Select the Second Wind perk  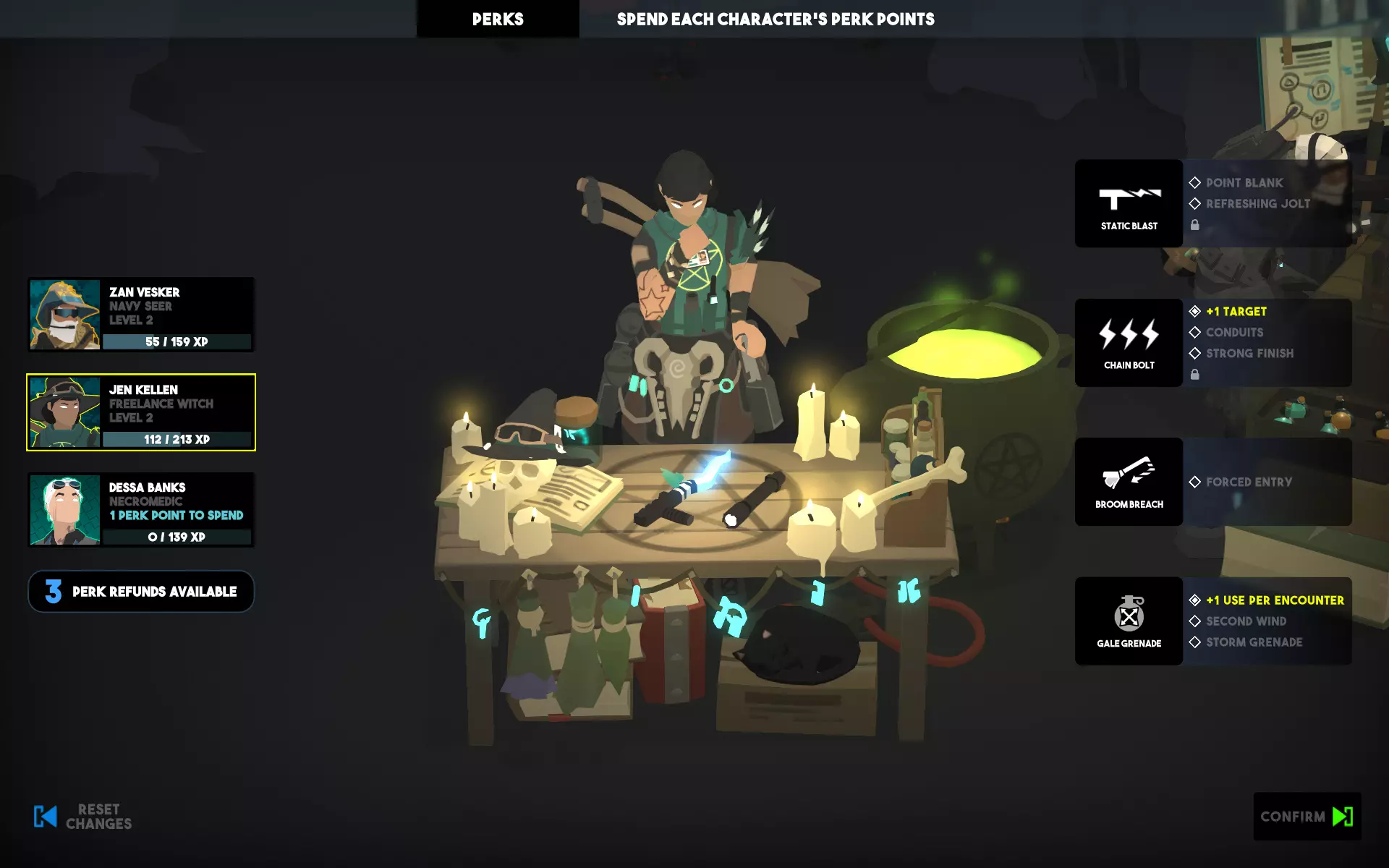point(1246,621)
